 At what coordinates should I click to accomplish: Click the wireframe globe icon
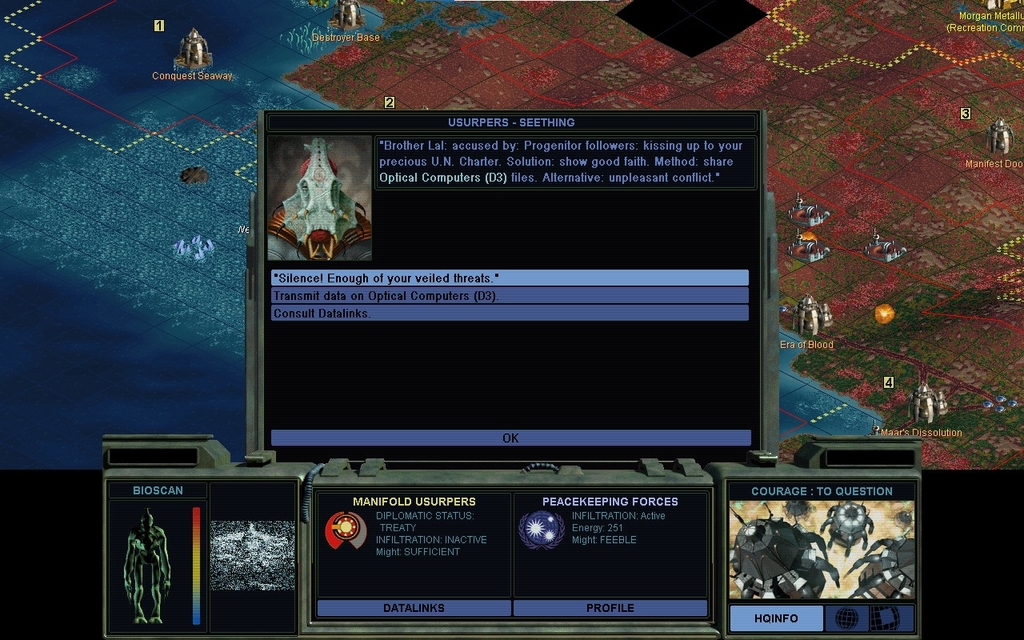[x=846, y=619]
